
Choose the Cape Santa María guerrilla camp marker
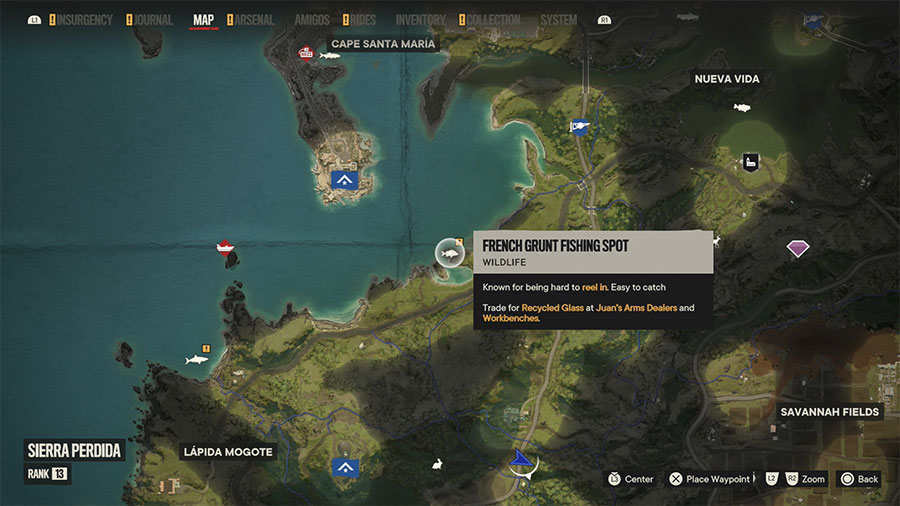pos(345,180)
